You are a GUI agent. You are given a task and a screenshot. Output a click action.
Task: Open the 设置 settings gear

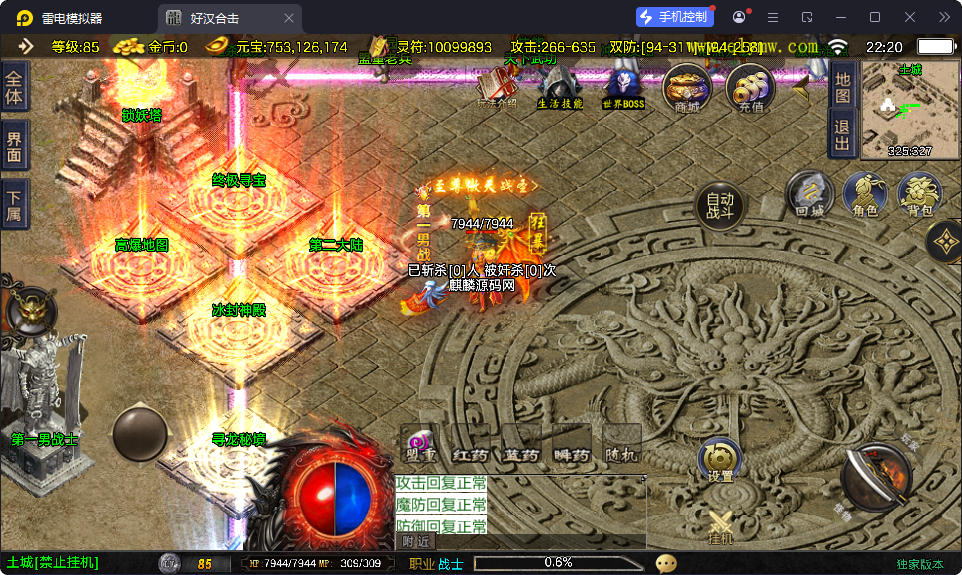(720, 460)
